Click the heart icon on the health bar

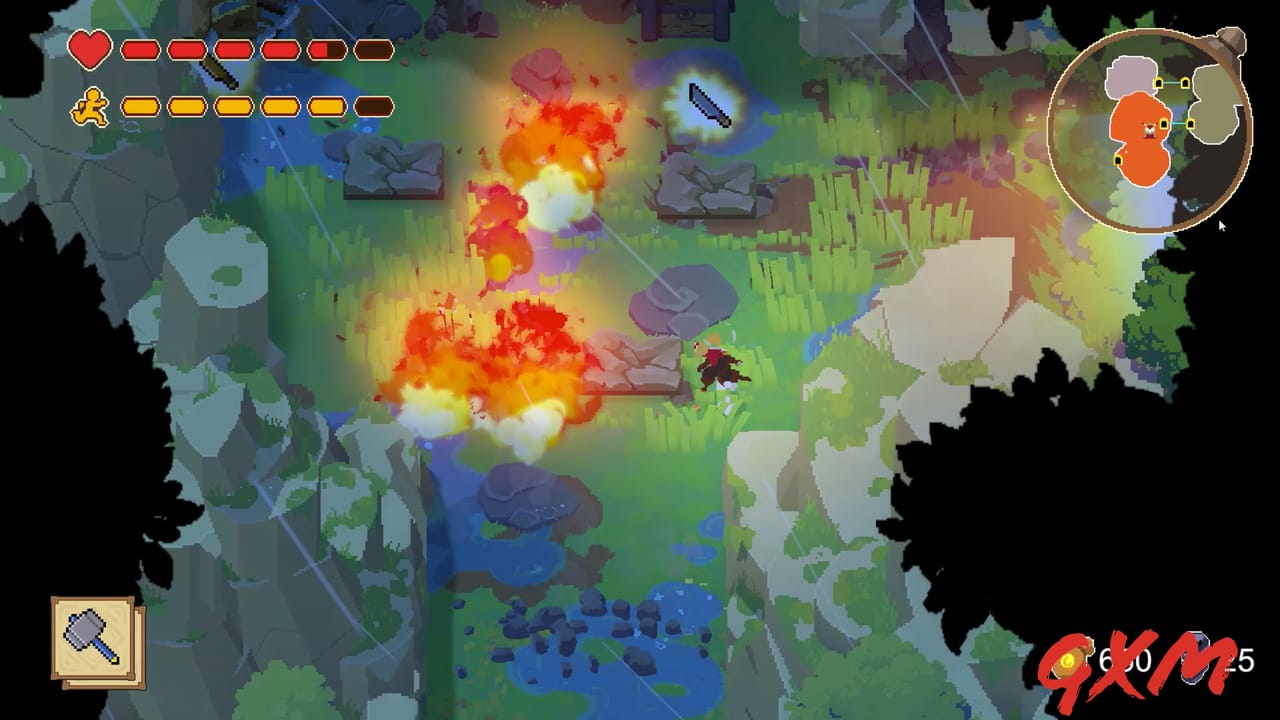click(91, 51)
